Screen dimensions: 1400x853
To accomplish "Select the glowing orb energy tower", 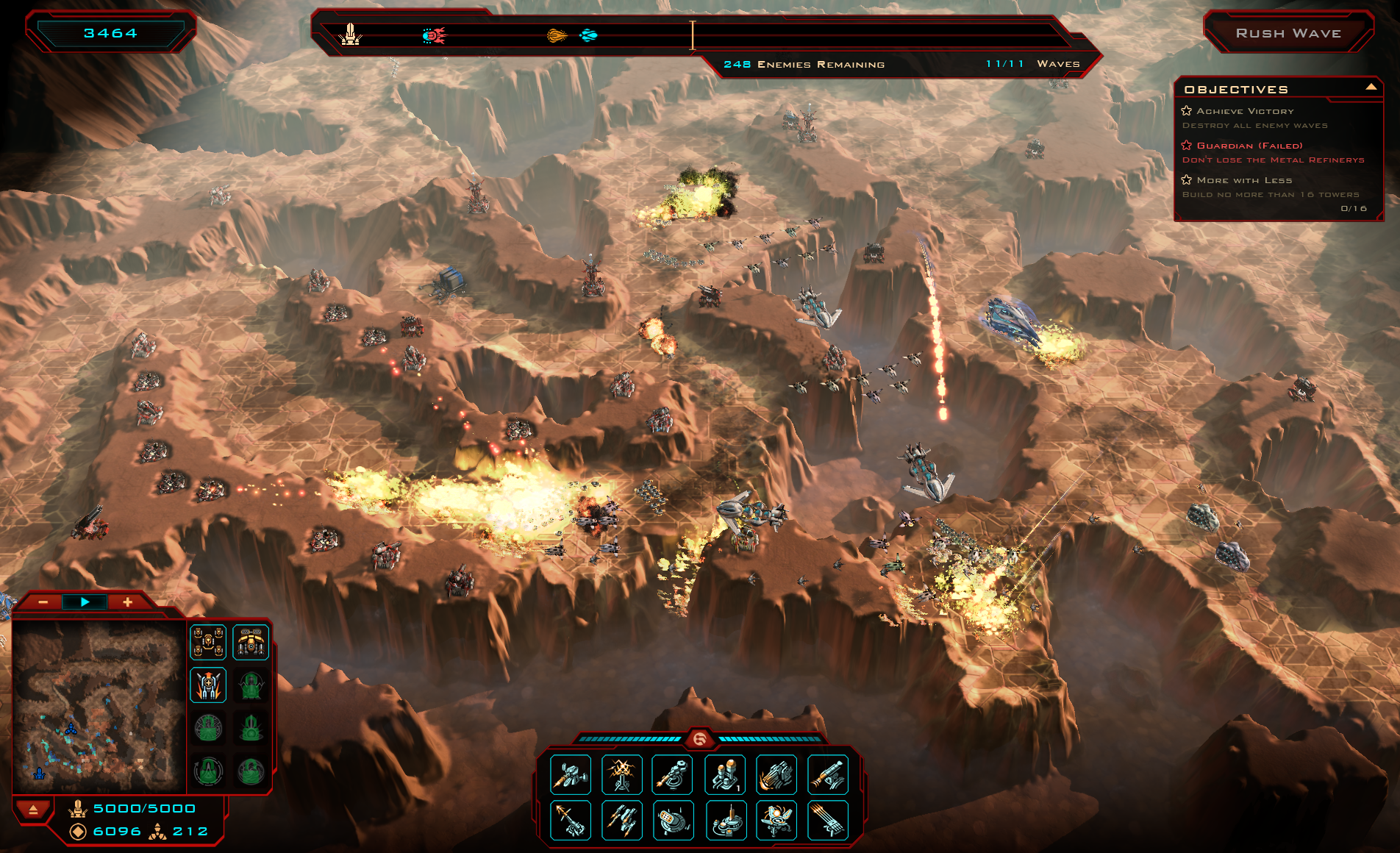I will tap(776, 820).
